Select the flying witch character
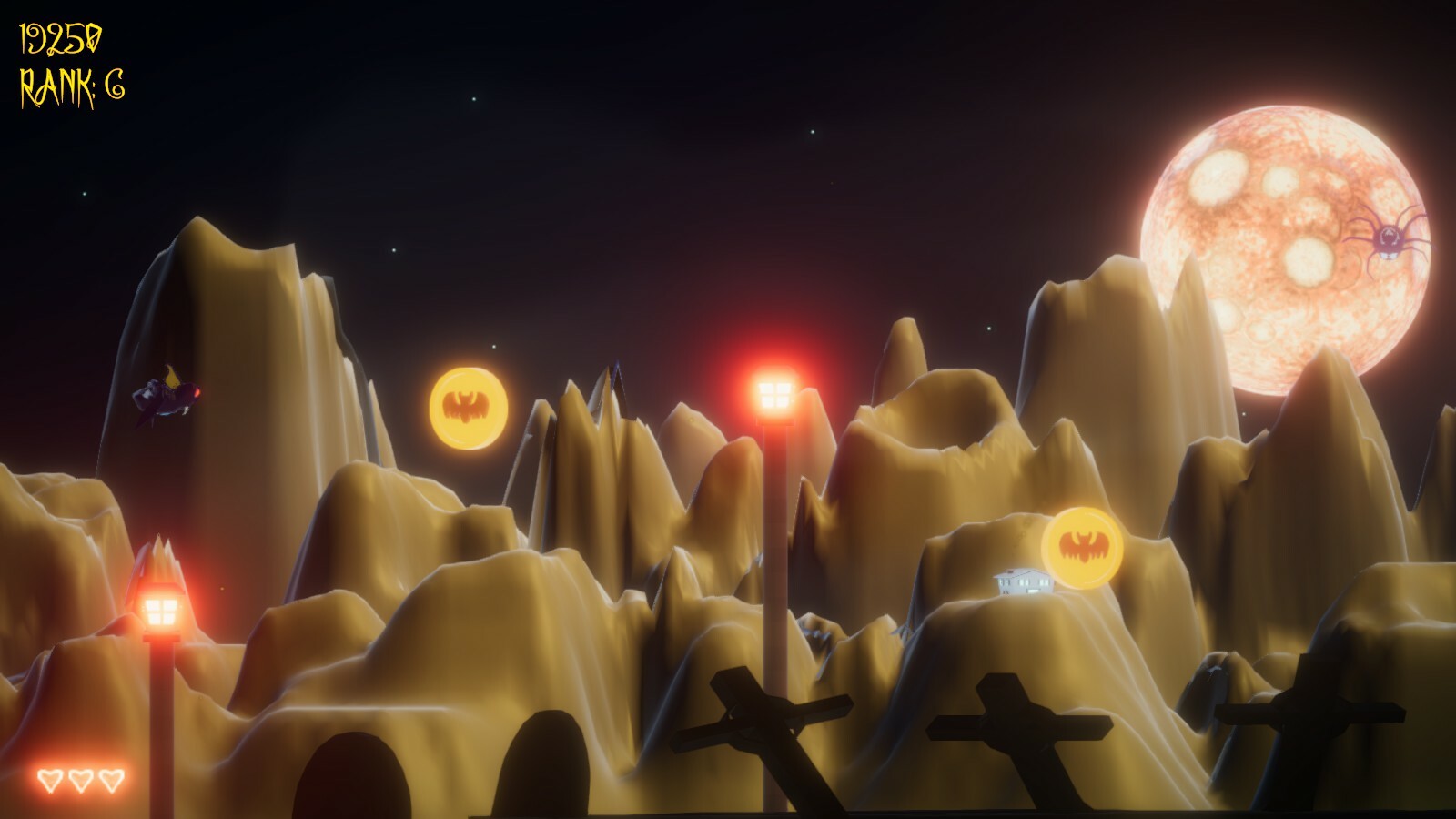Viewport: 1456px width, 819px height. 168,396
